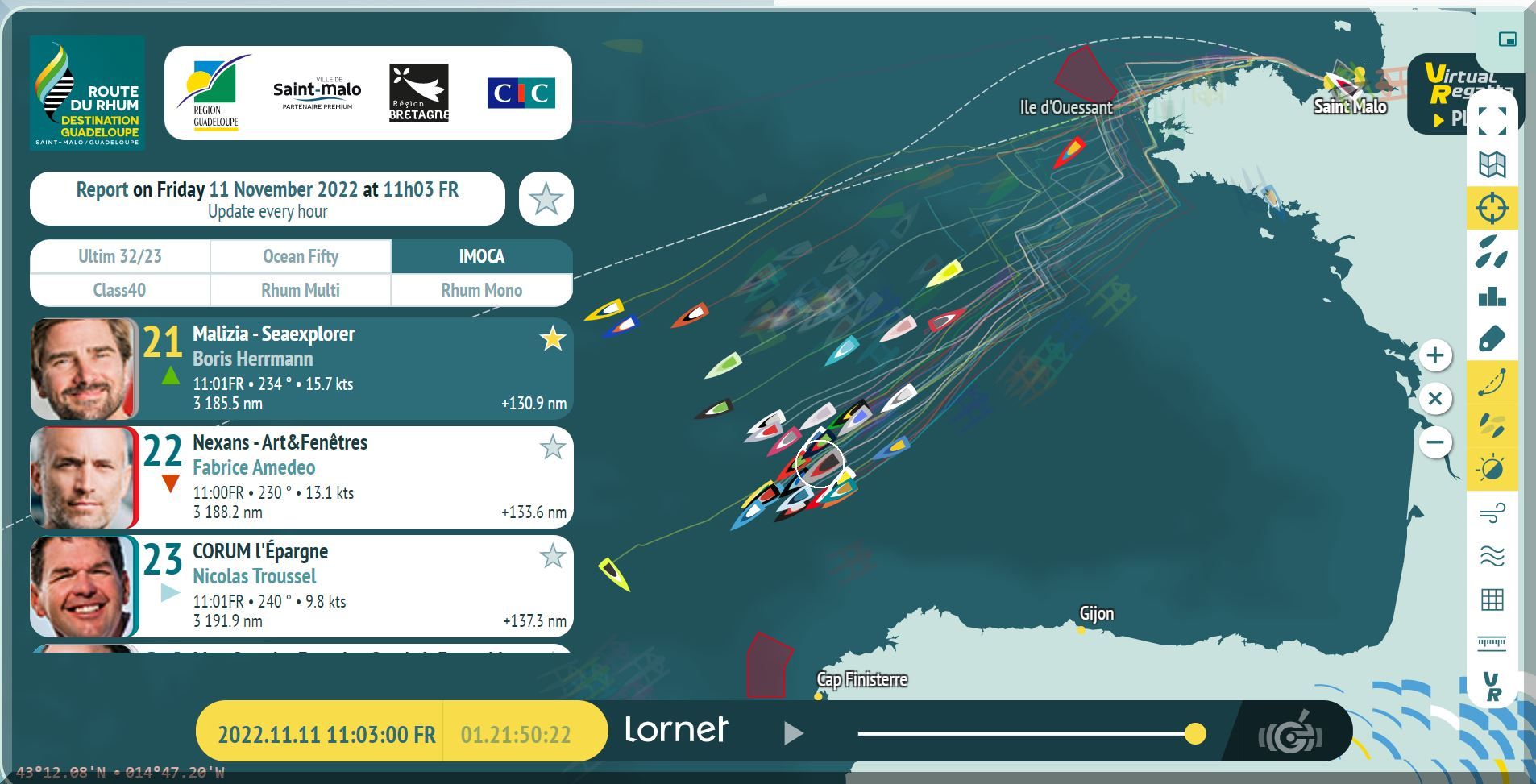Star Nexans - Art&Fenêtres as favorite
The image size is (1536, 784).
coord(552,447)
